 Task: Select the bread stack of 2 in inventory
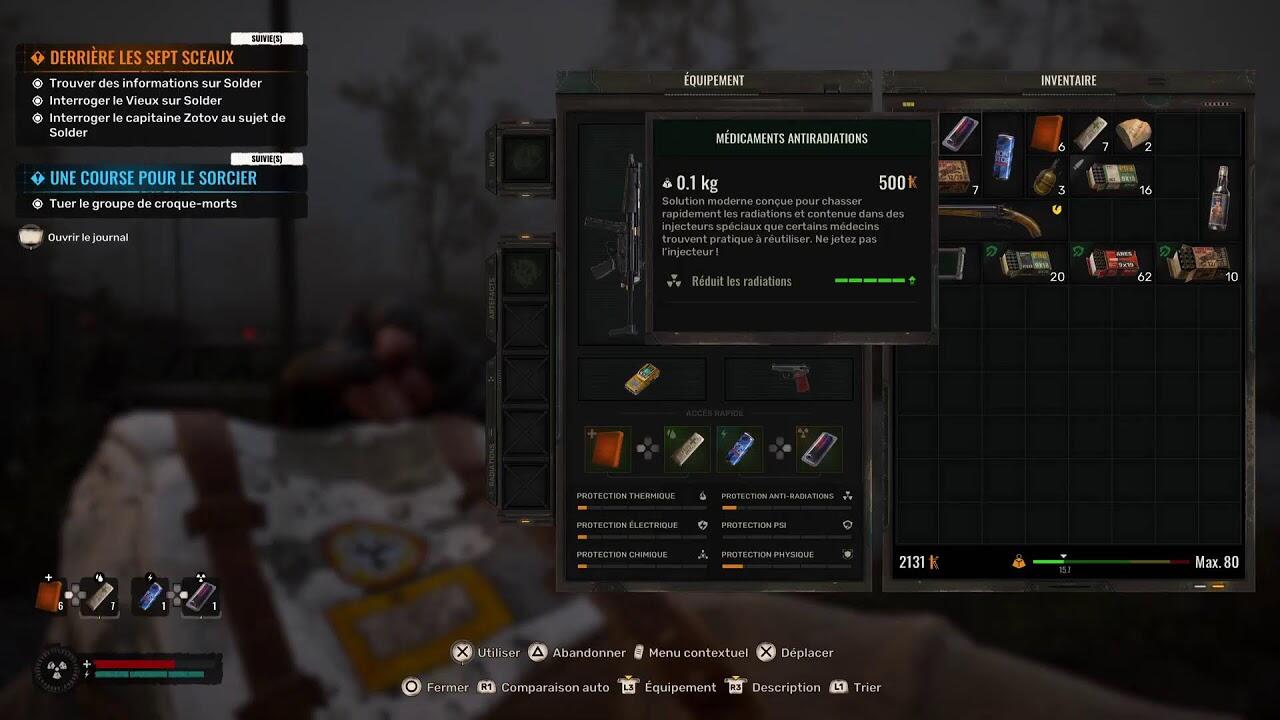[x=1133, y=133]
